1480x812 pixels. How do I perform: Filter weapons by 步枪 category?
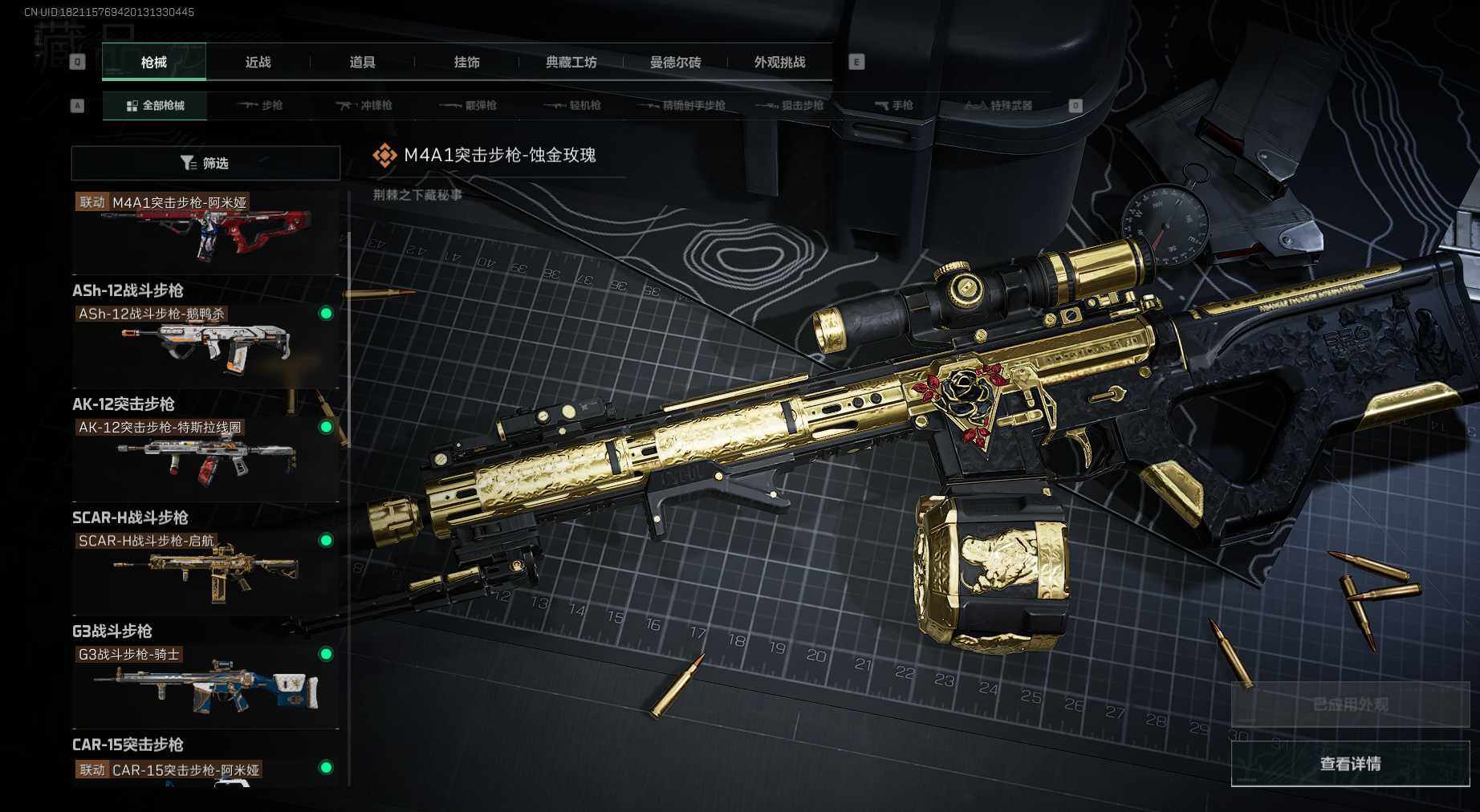click(261, 105)
